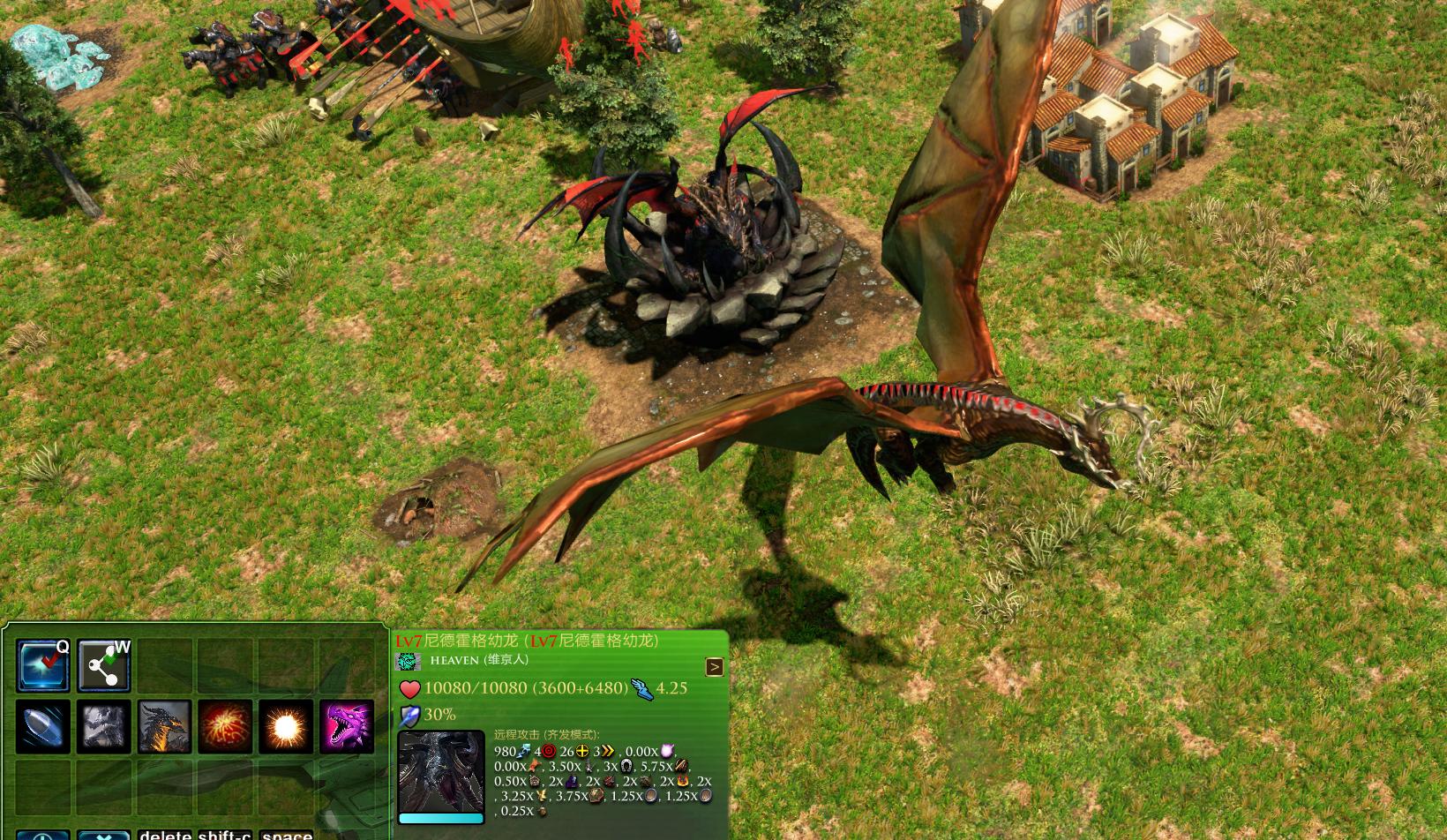Expand unit details with the arrow button
The width and height of the screenshot is (1447, 840).
[715, 667]
